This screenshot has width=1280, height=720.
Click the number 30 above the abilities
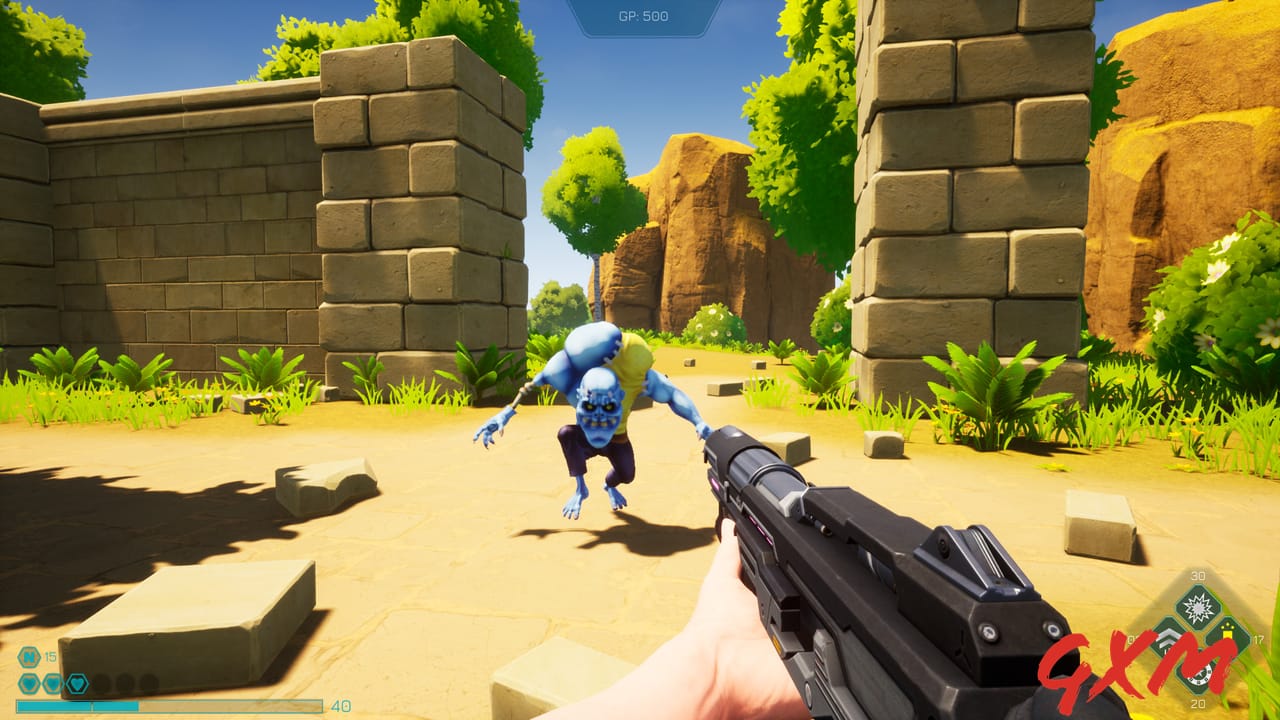(1198, 576)
